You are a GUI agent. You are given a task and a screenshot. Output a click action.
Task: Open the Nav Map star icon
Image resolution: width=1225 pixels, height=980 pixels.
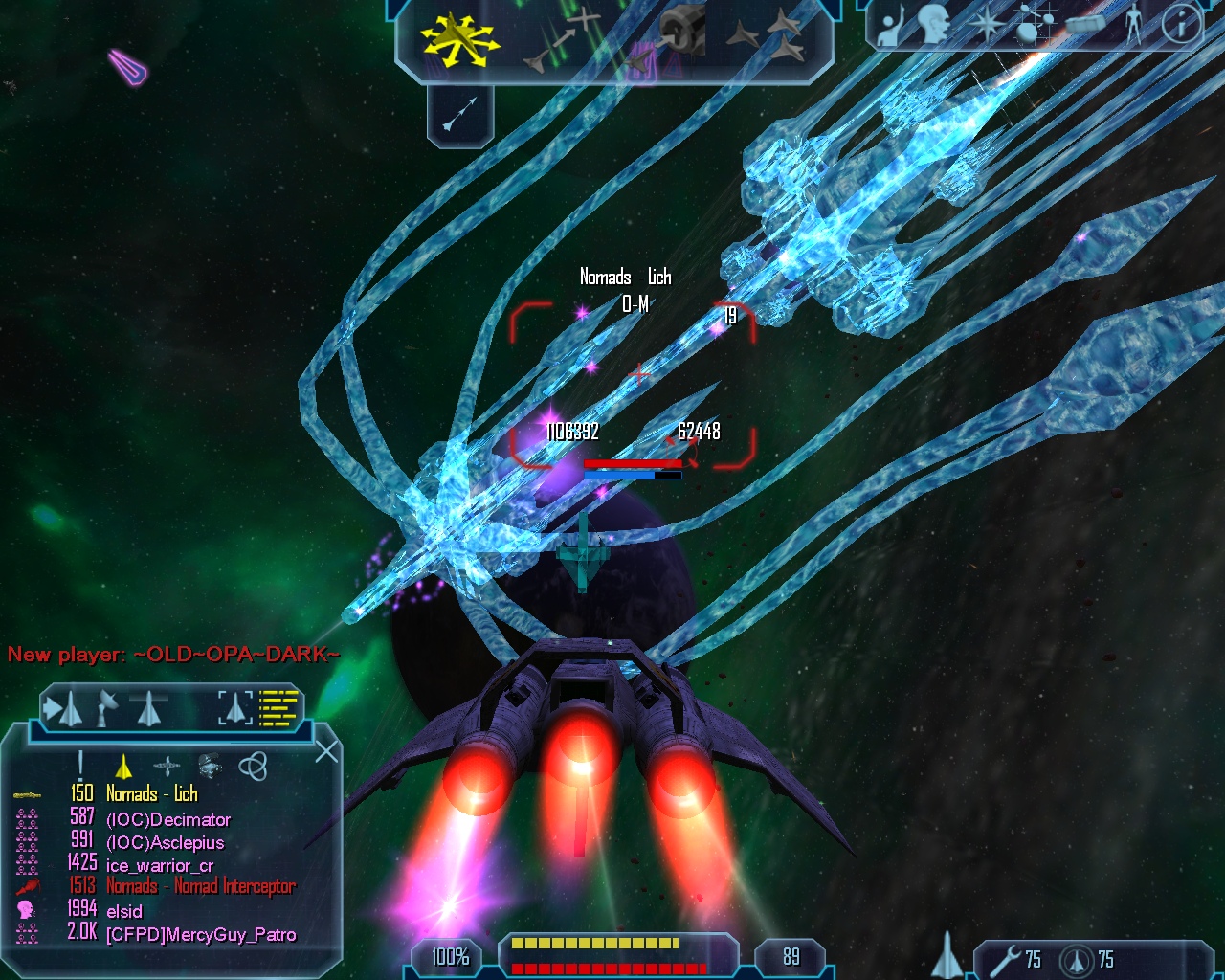pyautogui.click(x=986, y=25)
